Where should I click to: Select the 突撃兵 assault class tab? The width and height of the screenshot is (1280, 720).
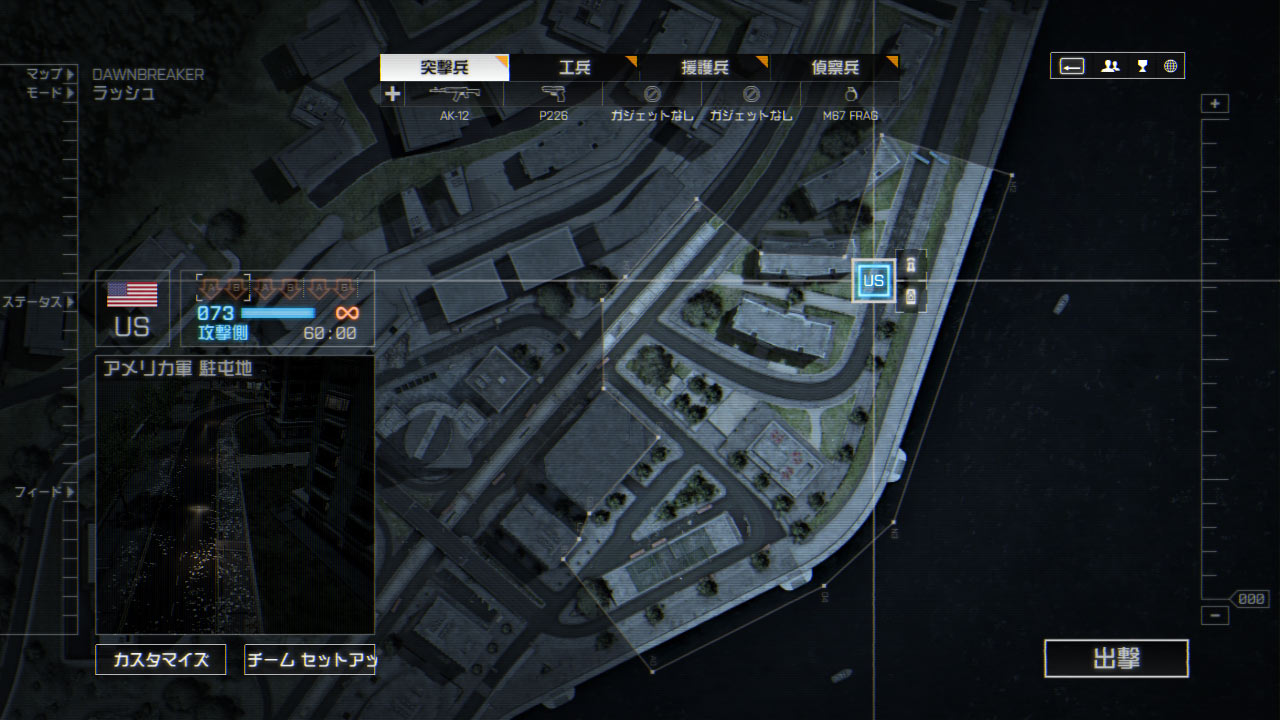[444, 68]
